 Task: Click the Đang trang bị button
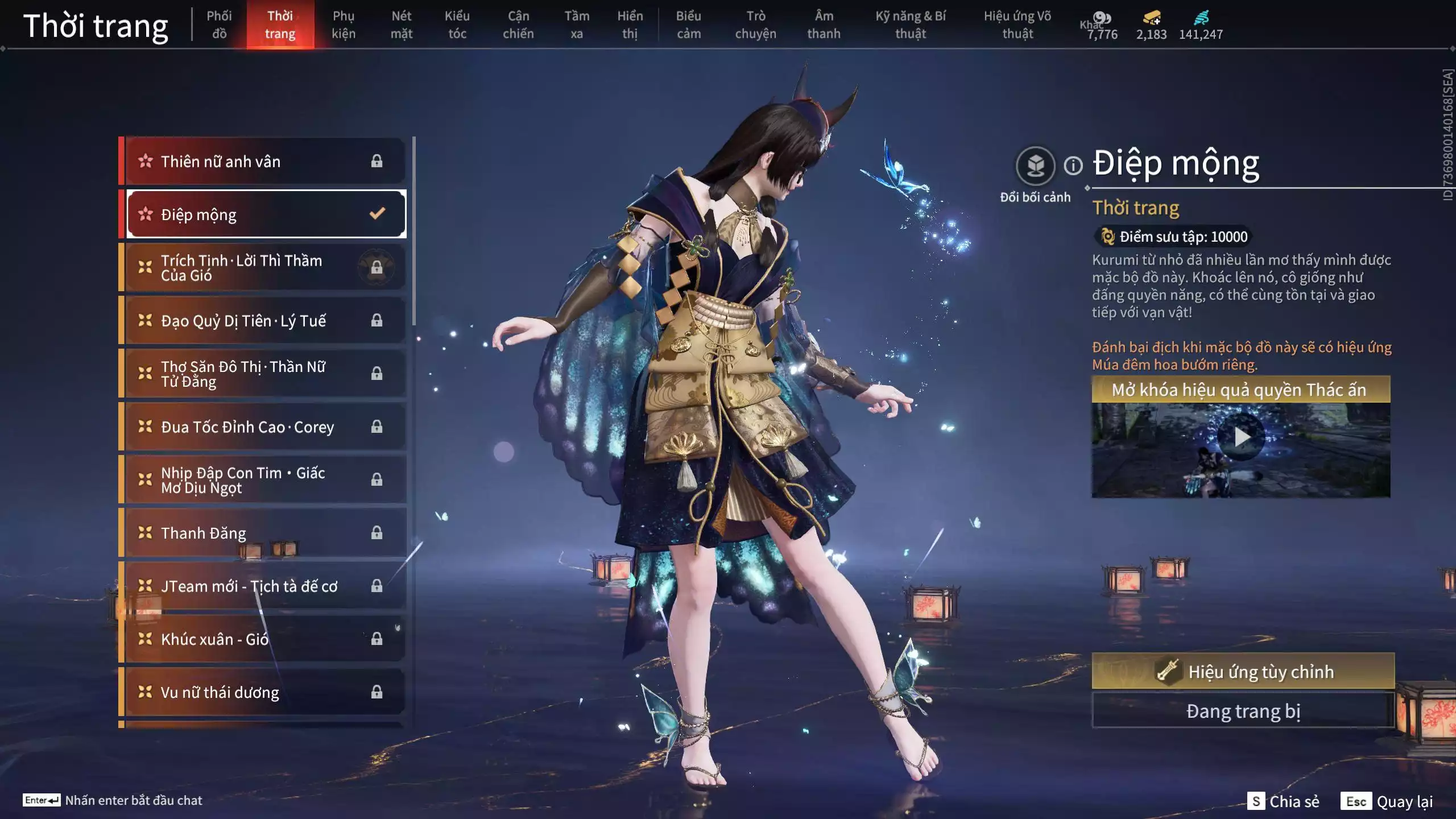coord(1243,711)
